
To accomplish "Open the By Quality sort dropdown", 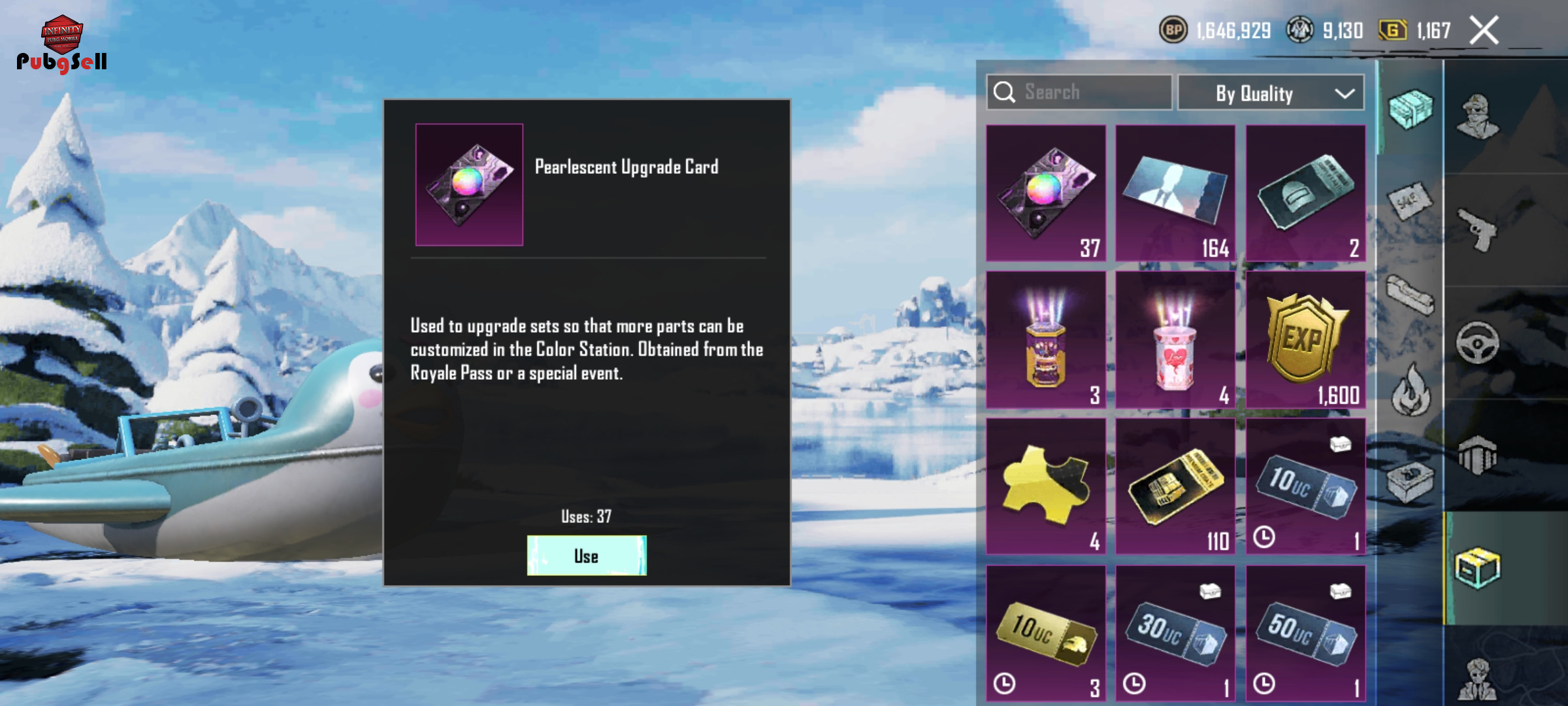I will point(1270,93).
